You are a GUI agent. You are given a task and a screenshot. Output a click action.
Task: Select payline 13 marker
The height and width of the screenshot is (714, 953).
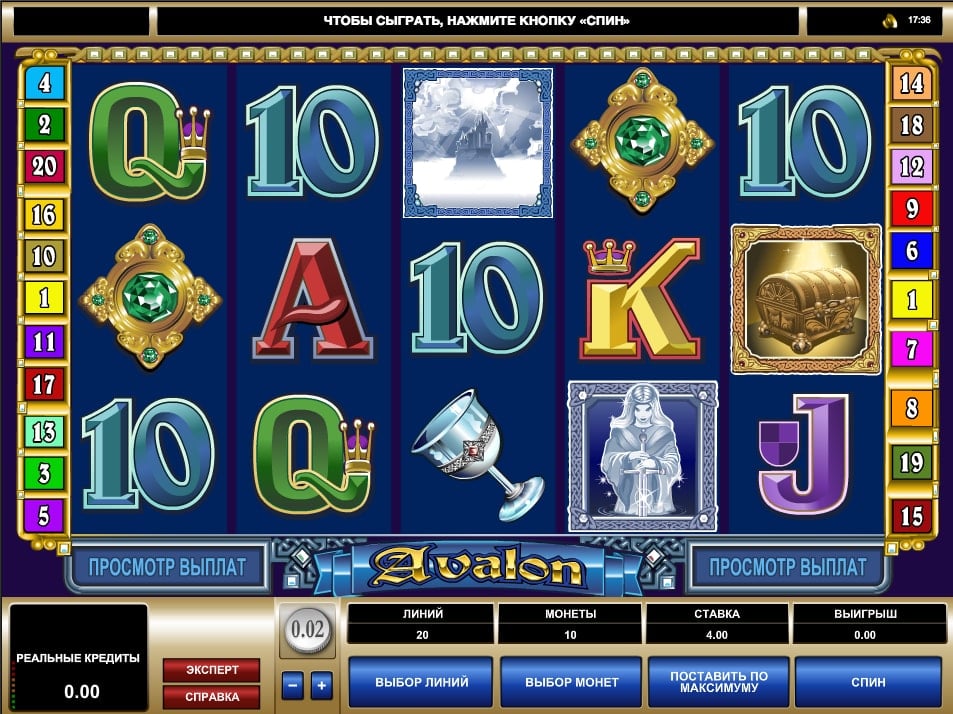pos(44,431)
